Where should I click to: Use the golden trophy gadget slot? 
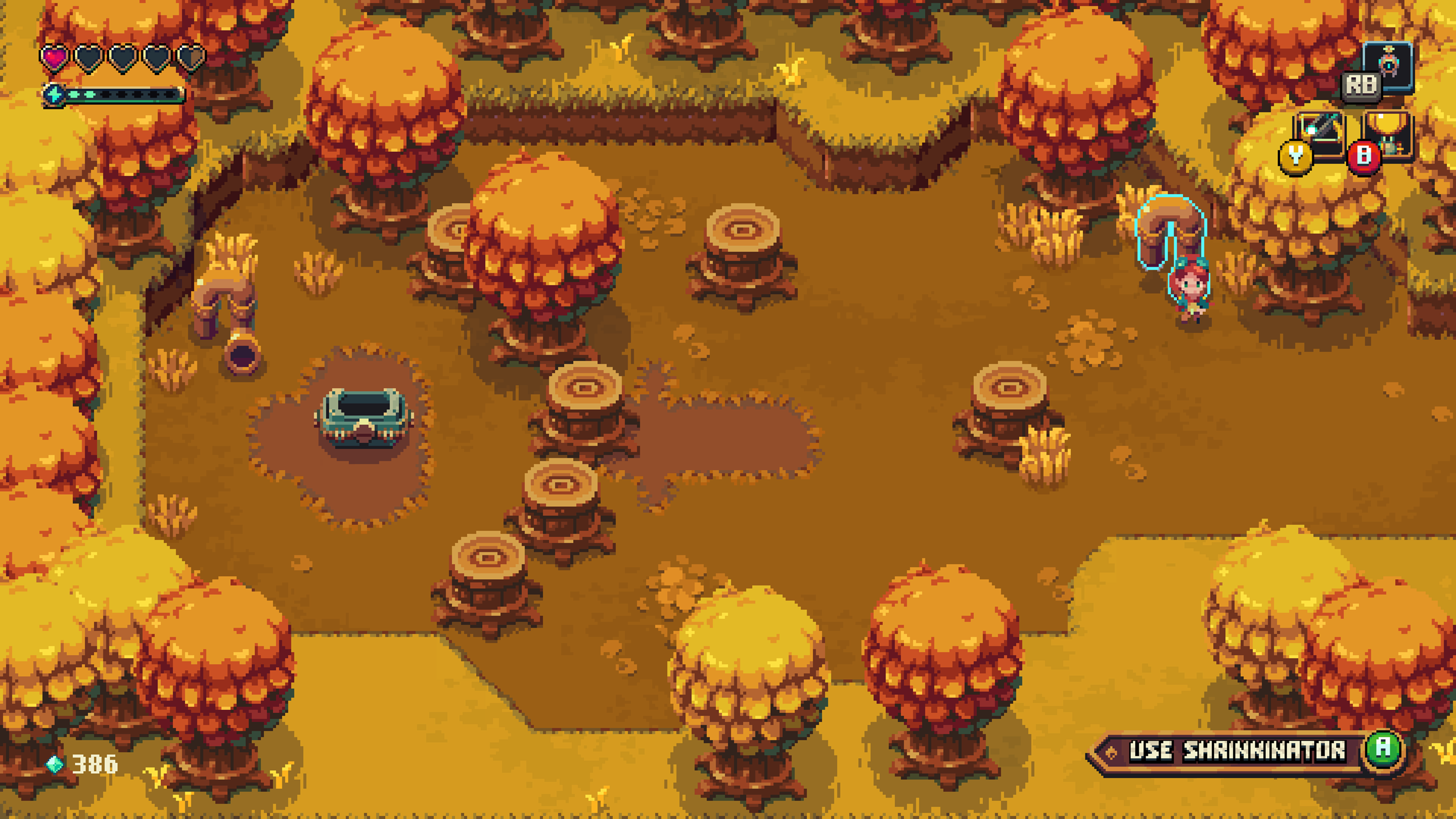pyautogui.click(x=1388, y=134)
